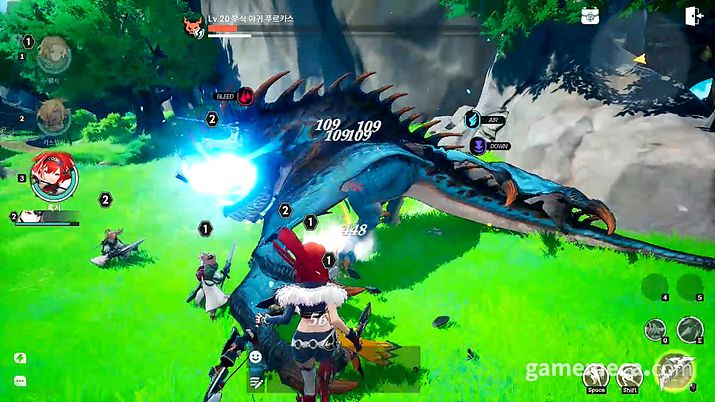Open the chat message input icon

point(256,381)
